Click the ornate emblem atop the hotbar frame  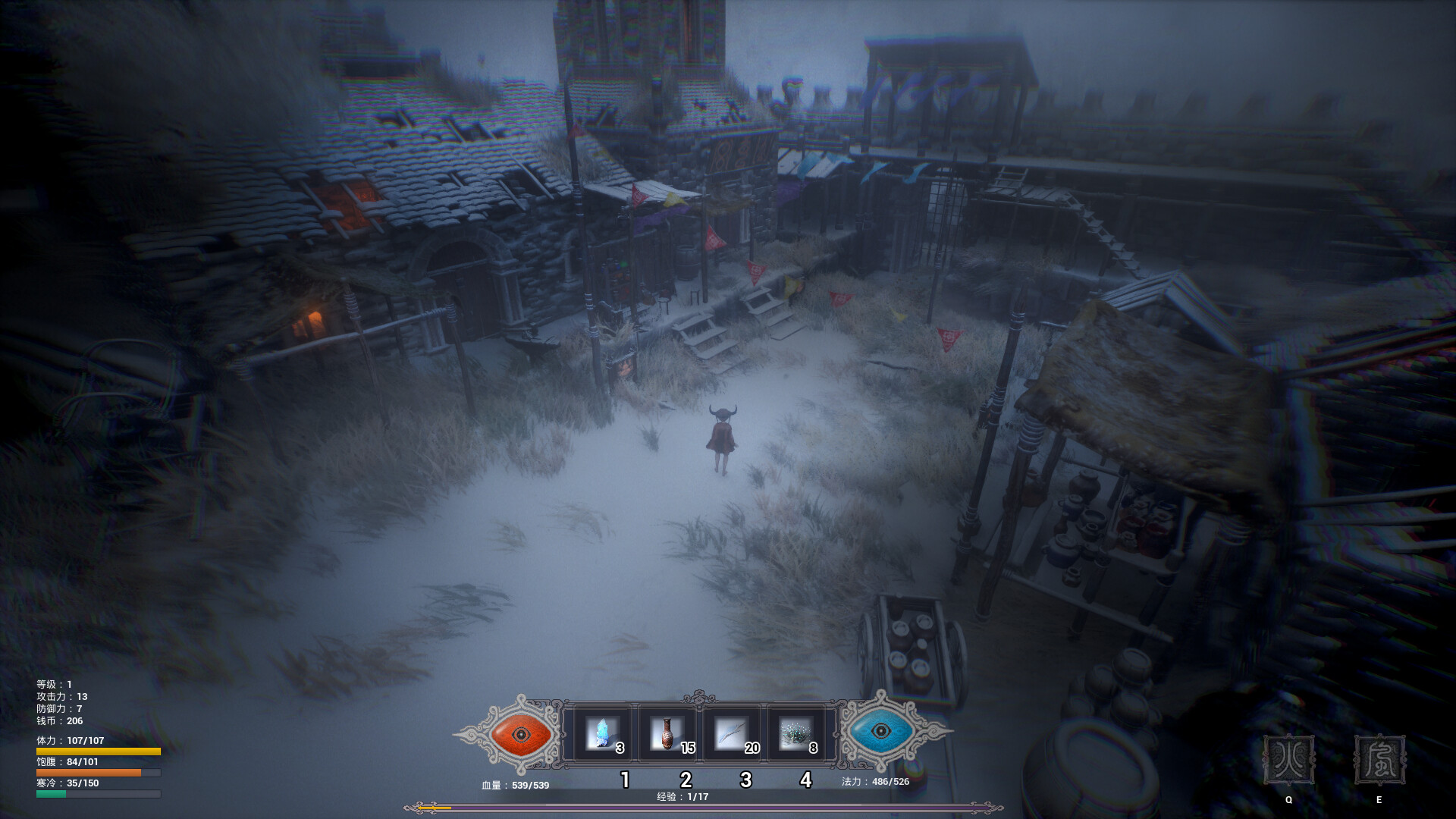[699, 696]
